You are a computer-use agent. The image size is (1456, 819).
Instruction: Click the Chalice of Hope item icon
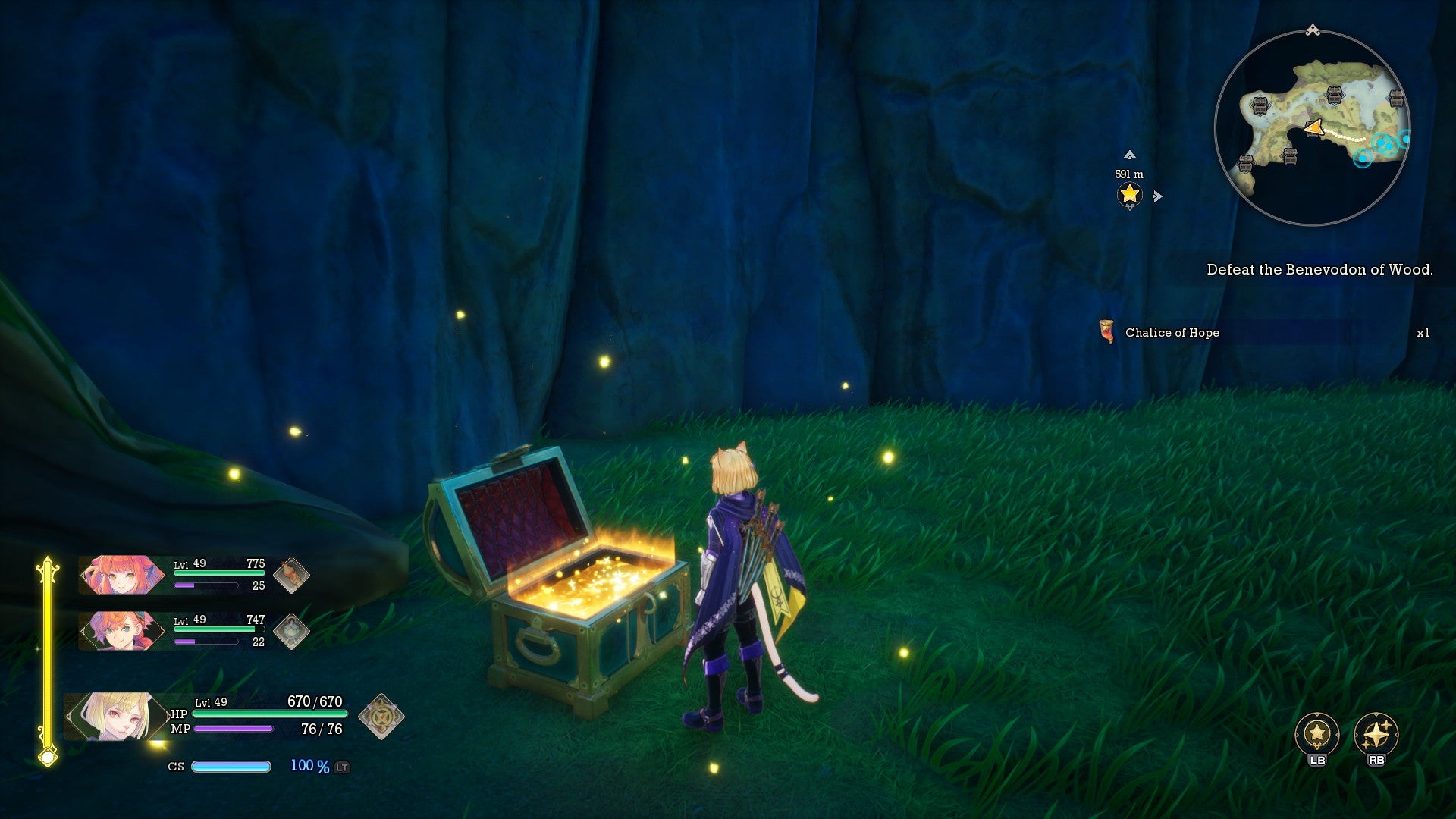coord(1107,331)
